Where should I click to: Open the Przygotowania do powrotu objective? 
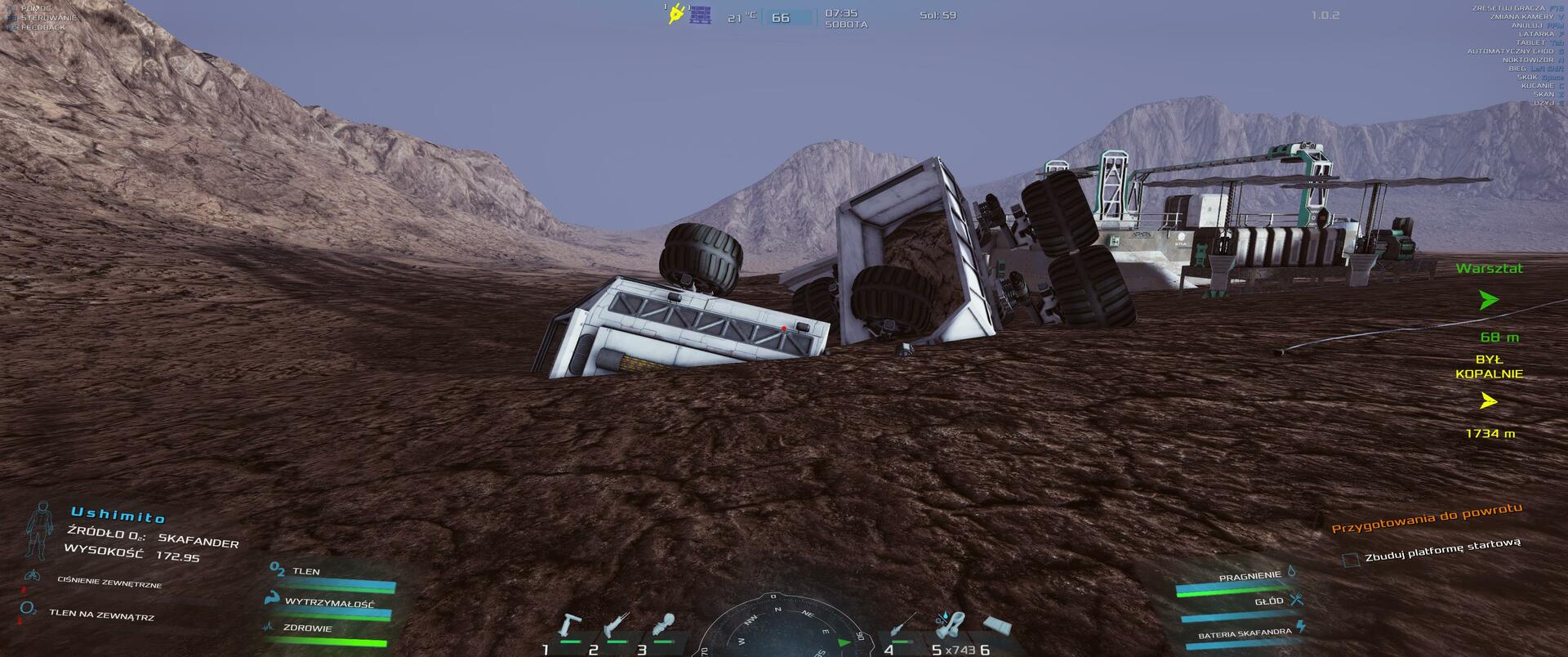click(x=1427, y=519)
